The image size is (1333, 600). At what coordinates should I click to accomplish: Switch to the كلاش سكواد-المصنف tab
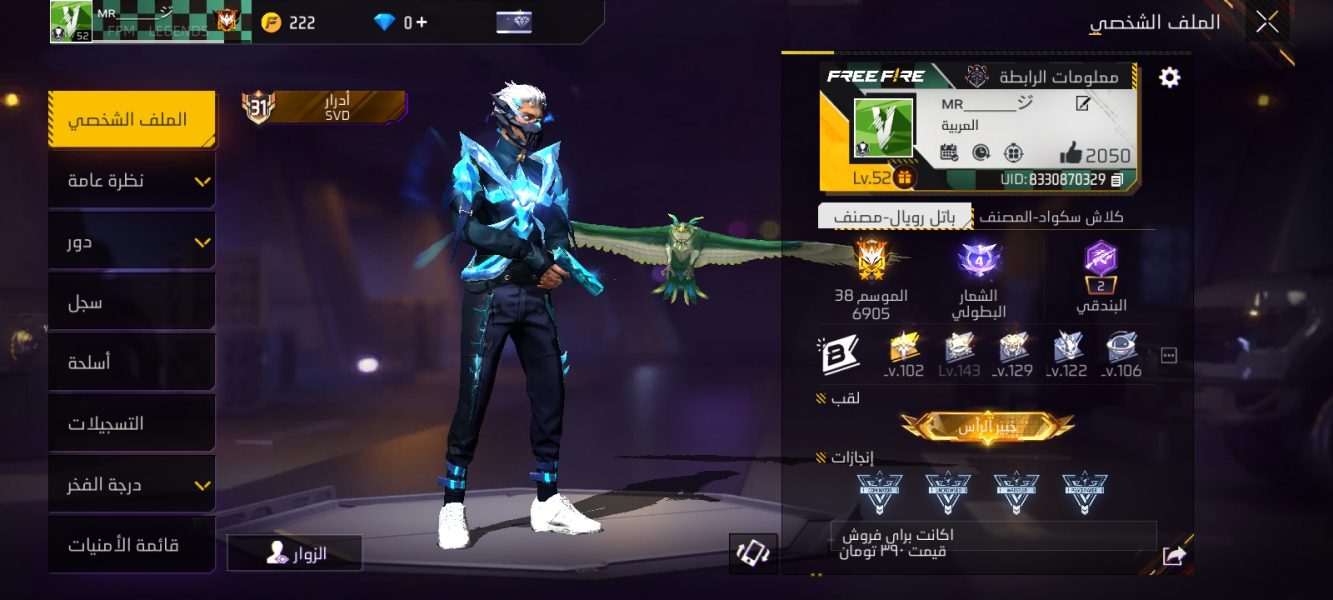[x=1050, y=217]
